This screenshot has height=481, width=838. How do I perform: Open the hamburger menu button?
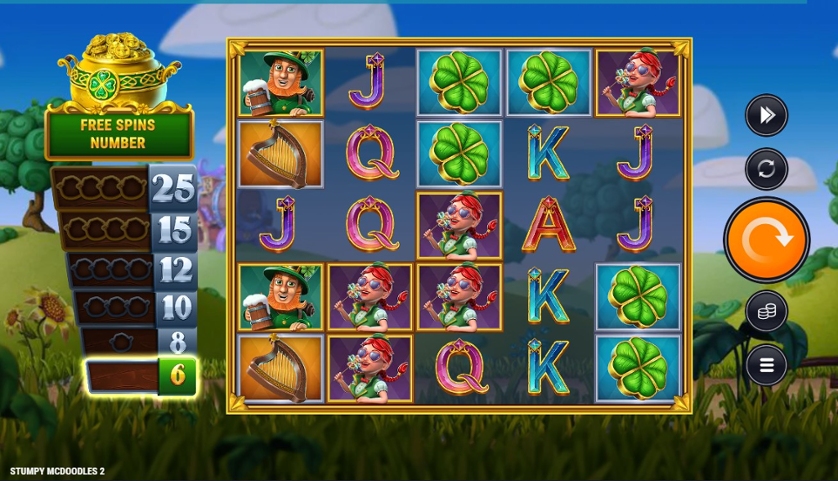766,364
